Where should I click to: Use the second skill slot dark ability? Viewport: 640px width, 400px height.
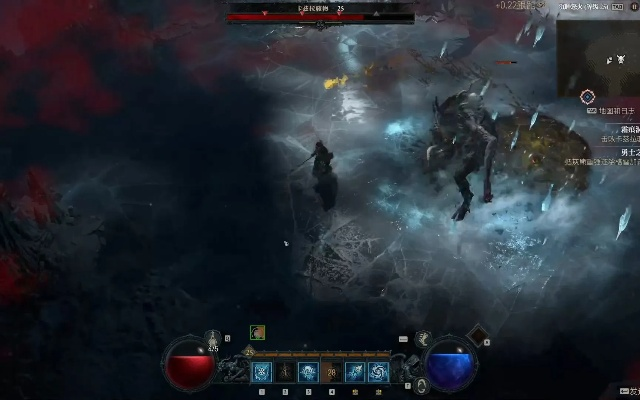click(285, 372)
